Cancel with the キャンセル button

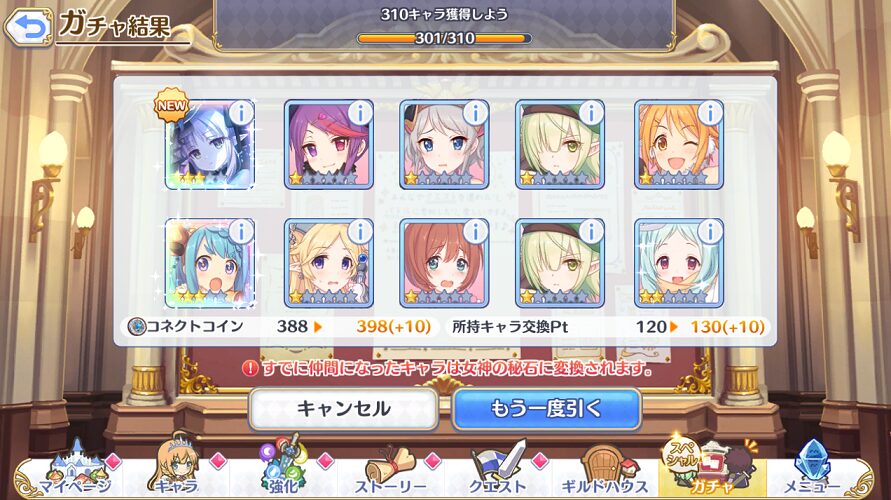coord(343,408)
